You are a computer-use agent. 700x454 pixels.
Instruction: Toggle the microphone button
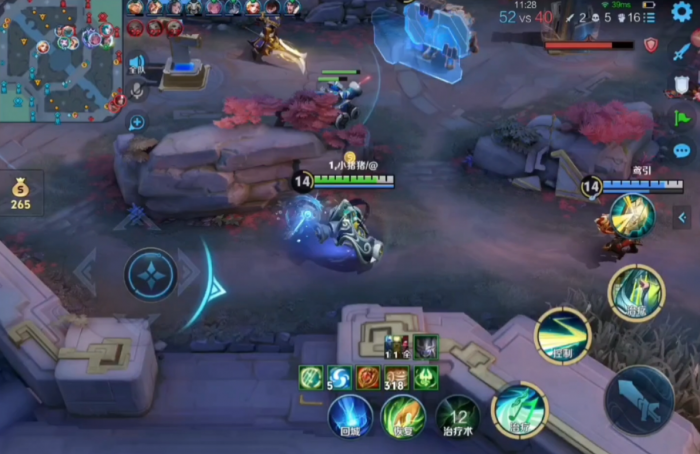[x=136, y=91]
